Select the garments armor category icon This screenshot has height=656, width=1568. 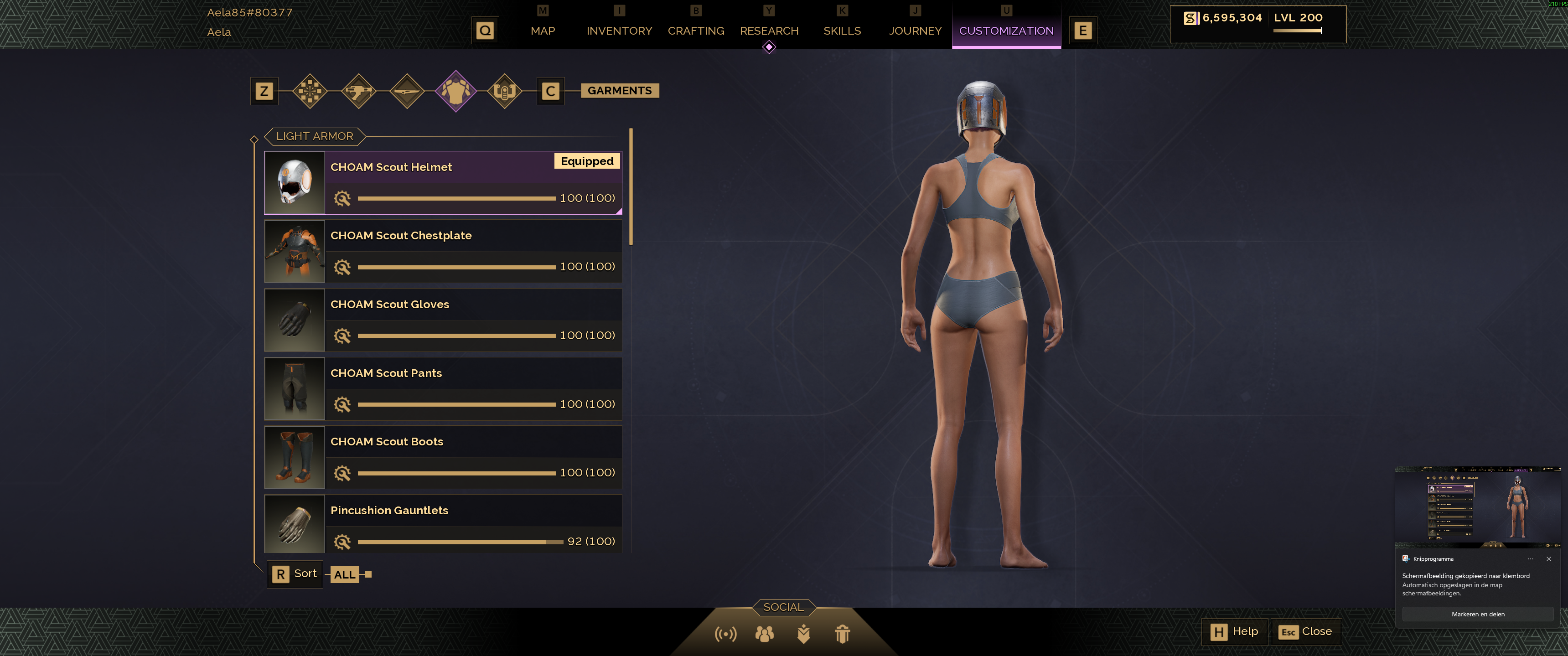point(456,91)
